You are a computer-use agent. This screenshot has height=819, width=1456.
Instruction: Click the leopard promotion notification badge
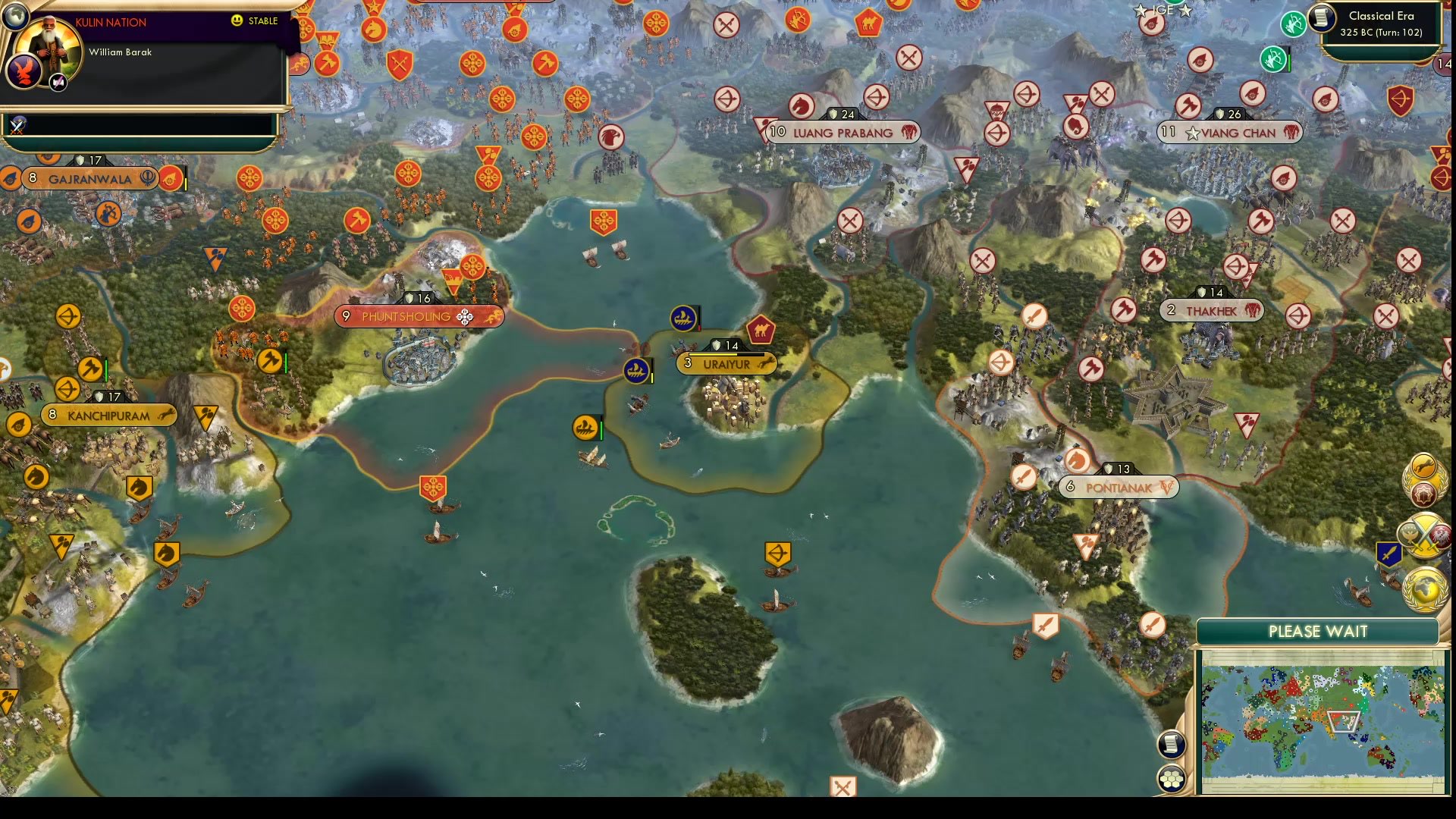[1423, 466]
